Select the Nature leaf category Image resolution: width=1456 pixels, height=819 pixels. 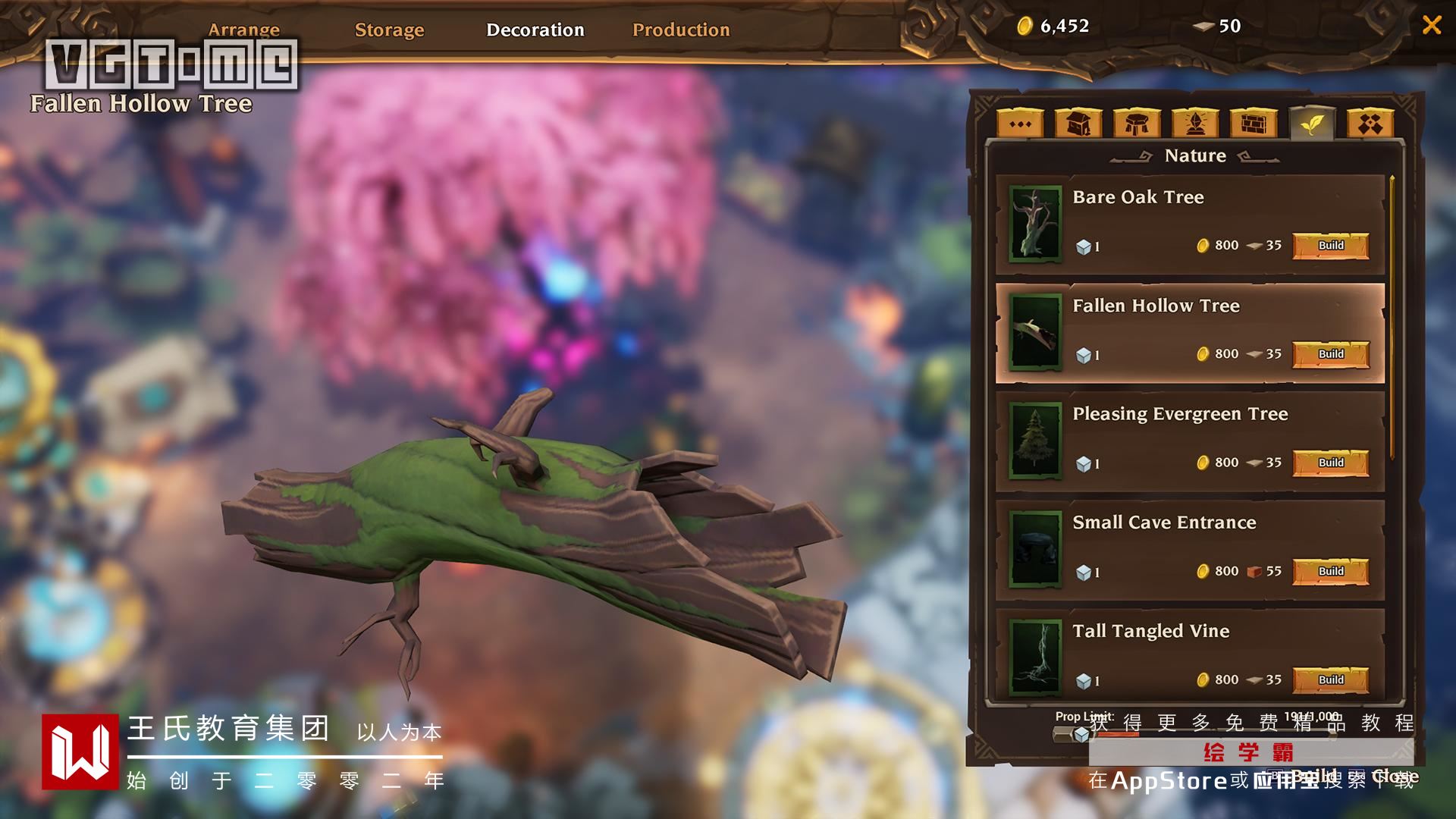point(1312,124)
